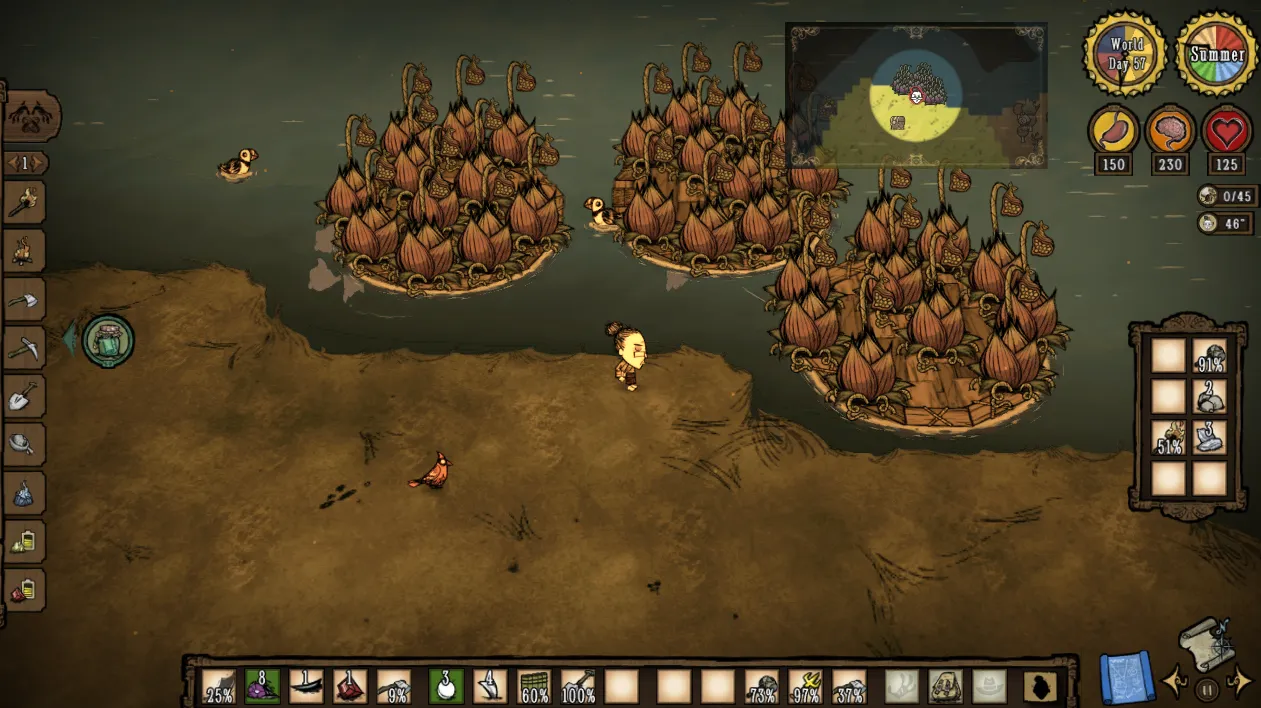Select the purple flower stack of 8
Viewport: 1261px width, 708px height.
pos(262,687)
